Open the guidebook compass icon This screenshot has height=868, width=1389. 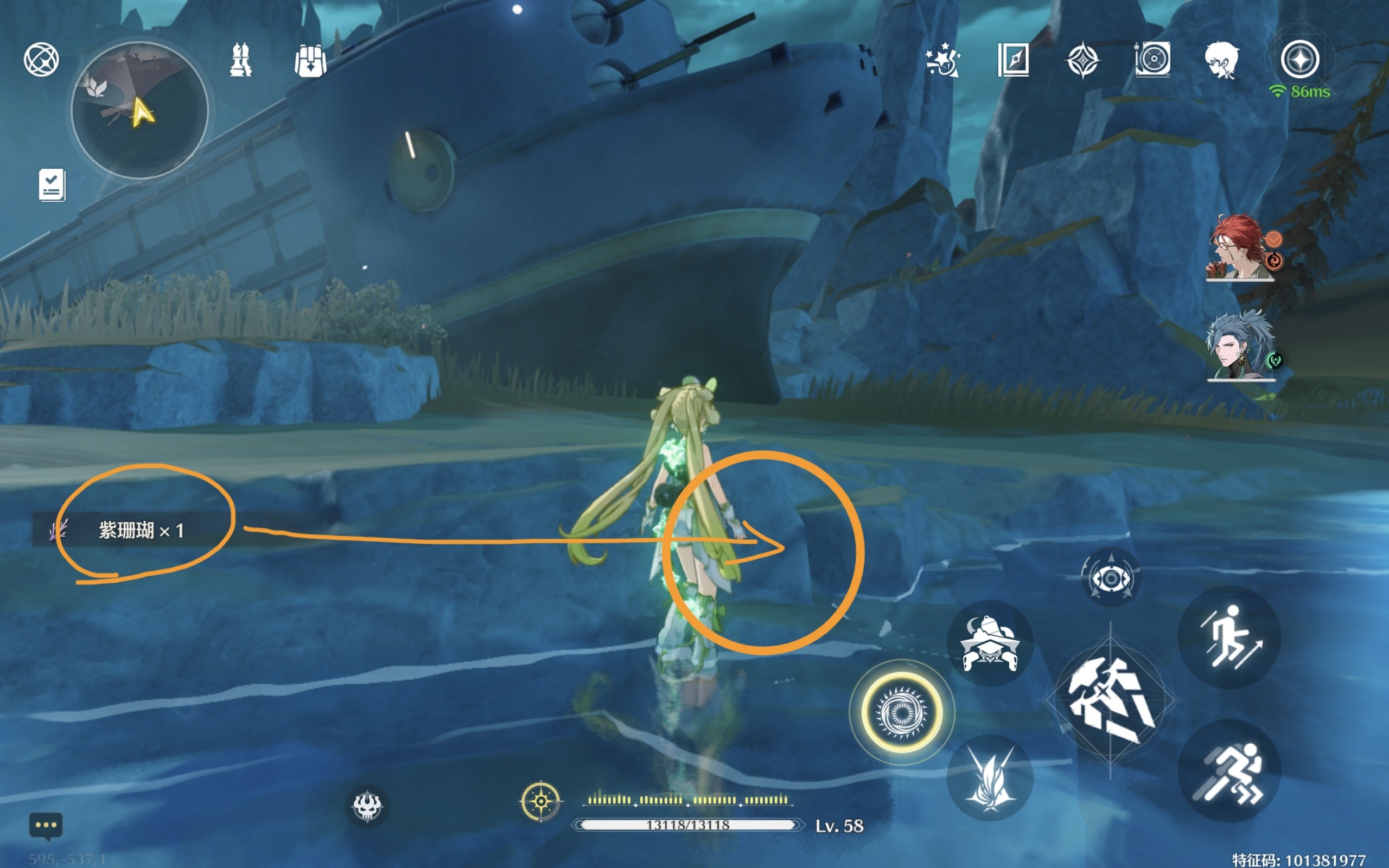pyautogui.click(x=1013, y=60)
